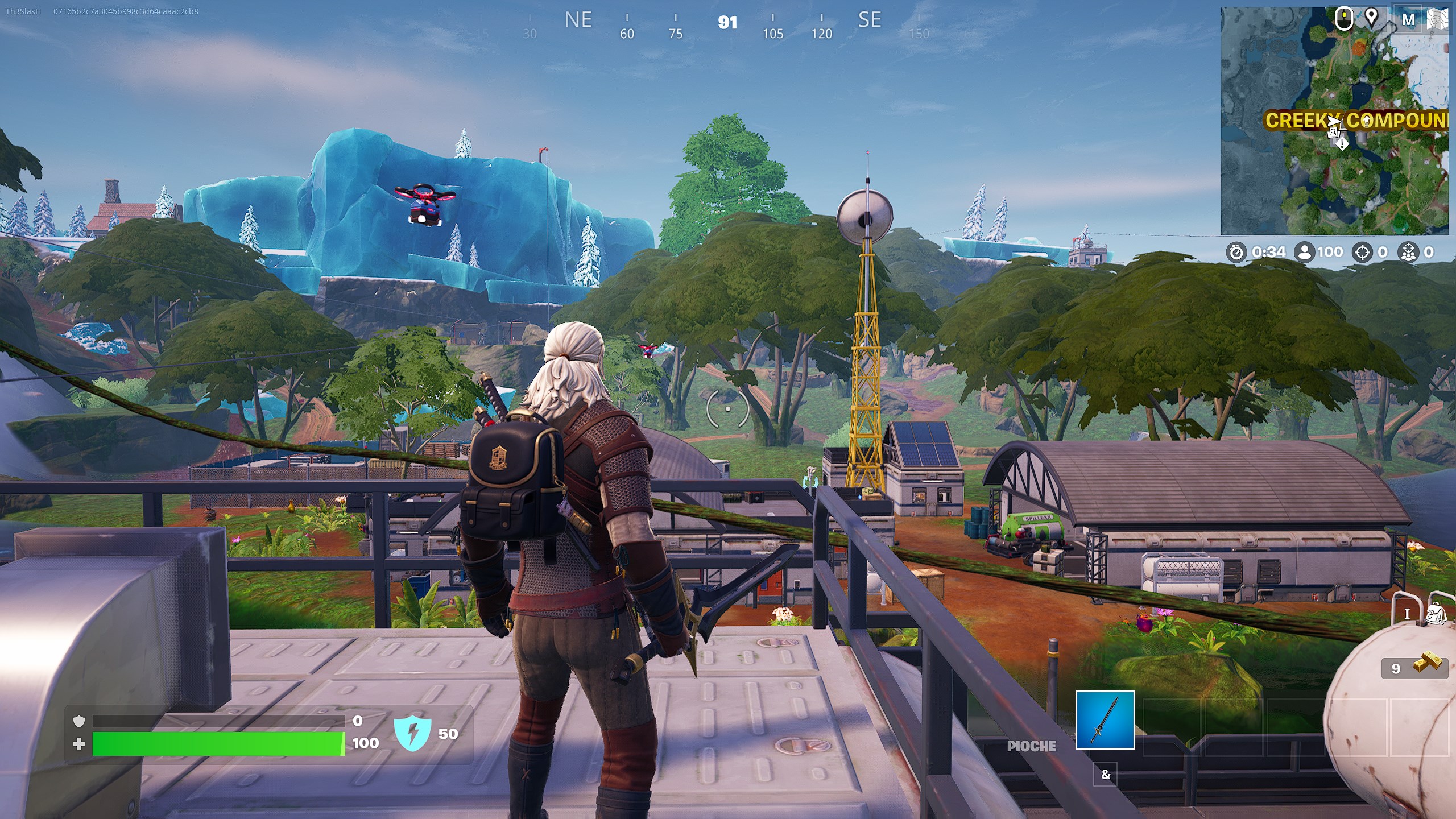Viewport: 1456px width, 819px height.
Task: Click the mouse input indicator above the minimap
Action: click(x=1345, y=18)
